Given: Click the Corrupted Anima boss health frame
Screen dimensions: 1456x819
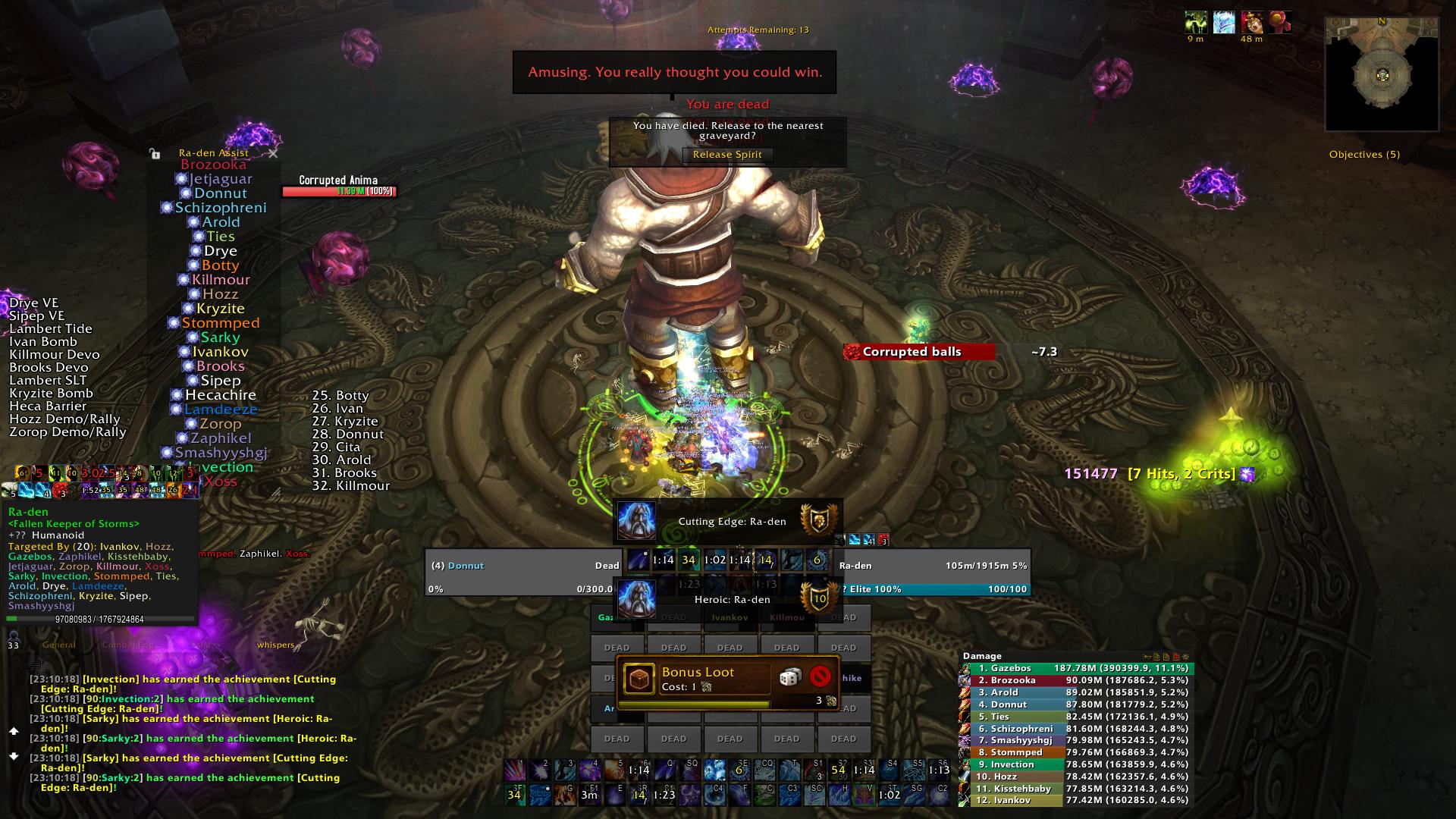Looking at the screenshot, I should pyautogui.click(x=338, y=191).
